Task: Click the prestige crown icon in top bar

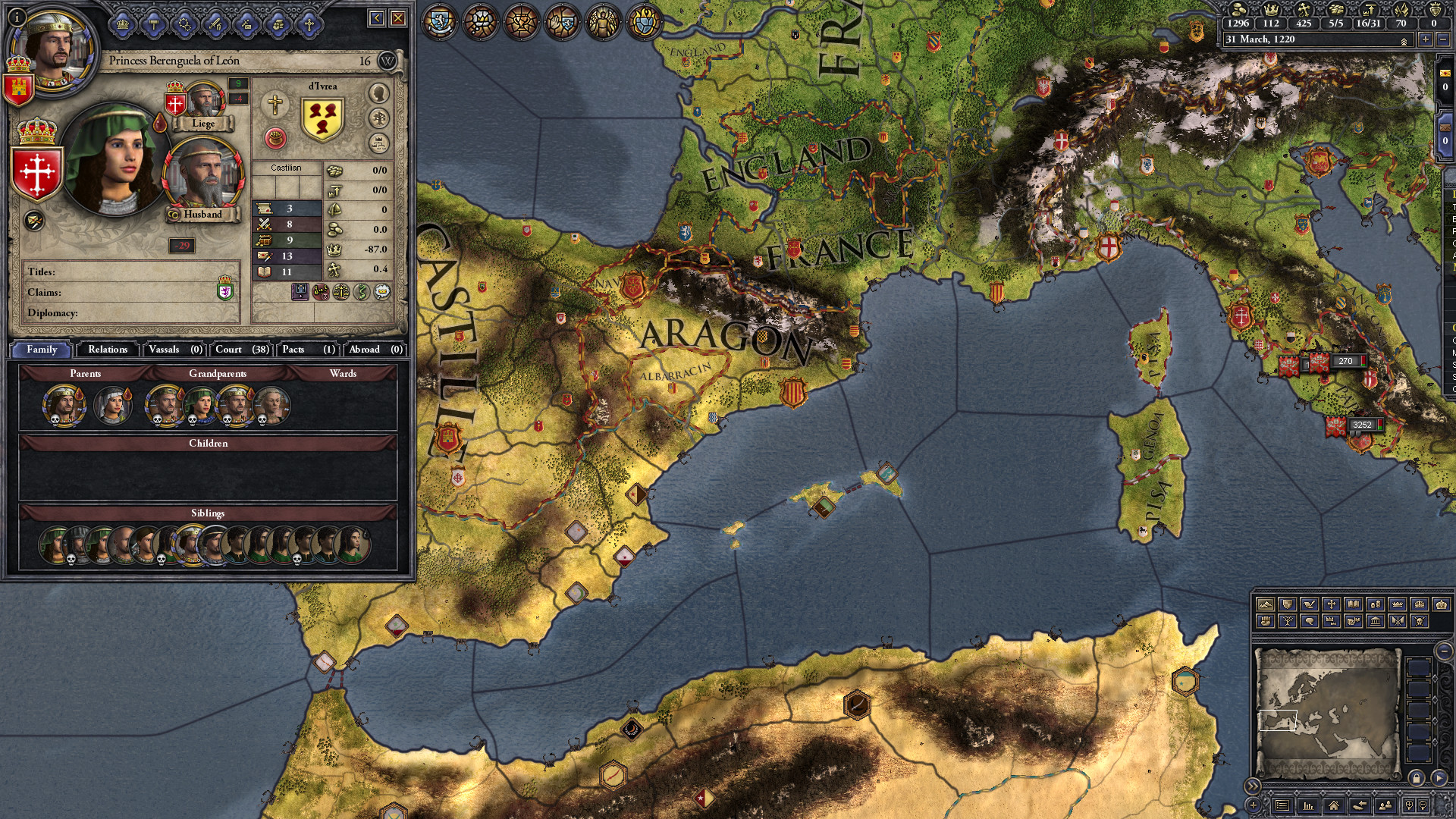Action: click(1271, 11)
